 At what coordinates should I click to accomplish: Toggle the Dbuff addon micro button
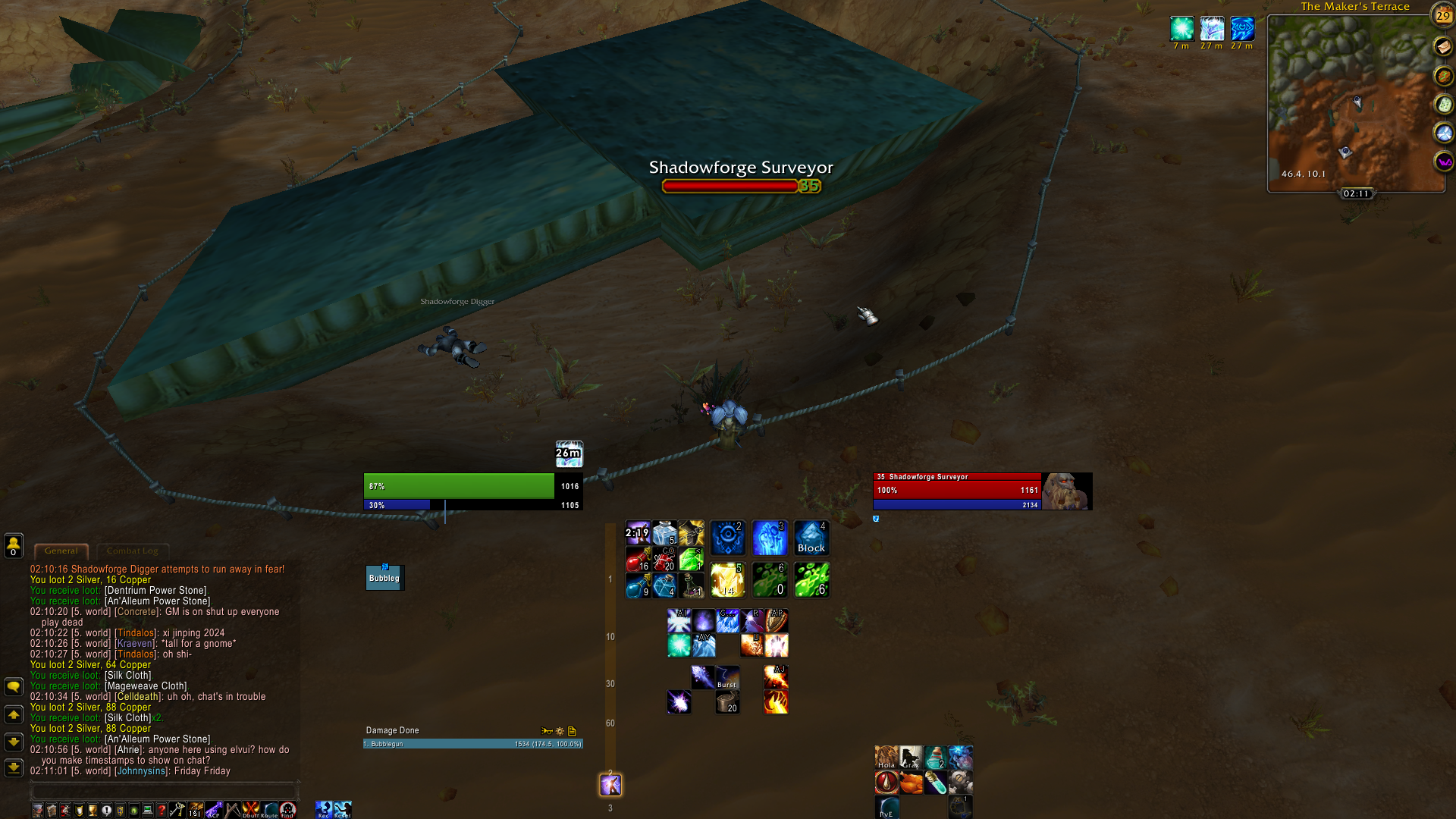pyautogui.click(x=250, y=809)
